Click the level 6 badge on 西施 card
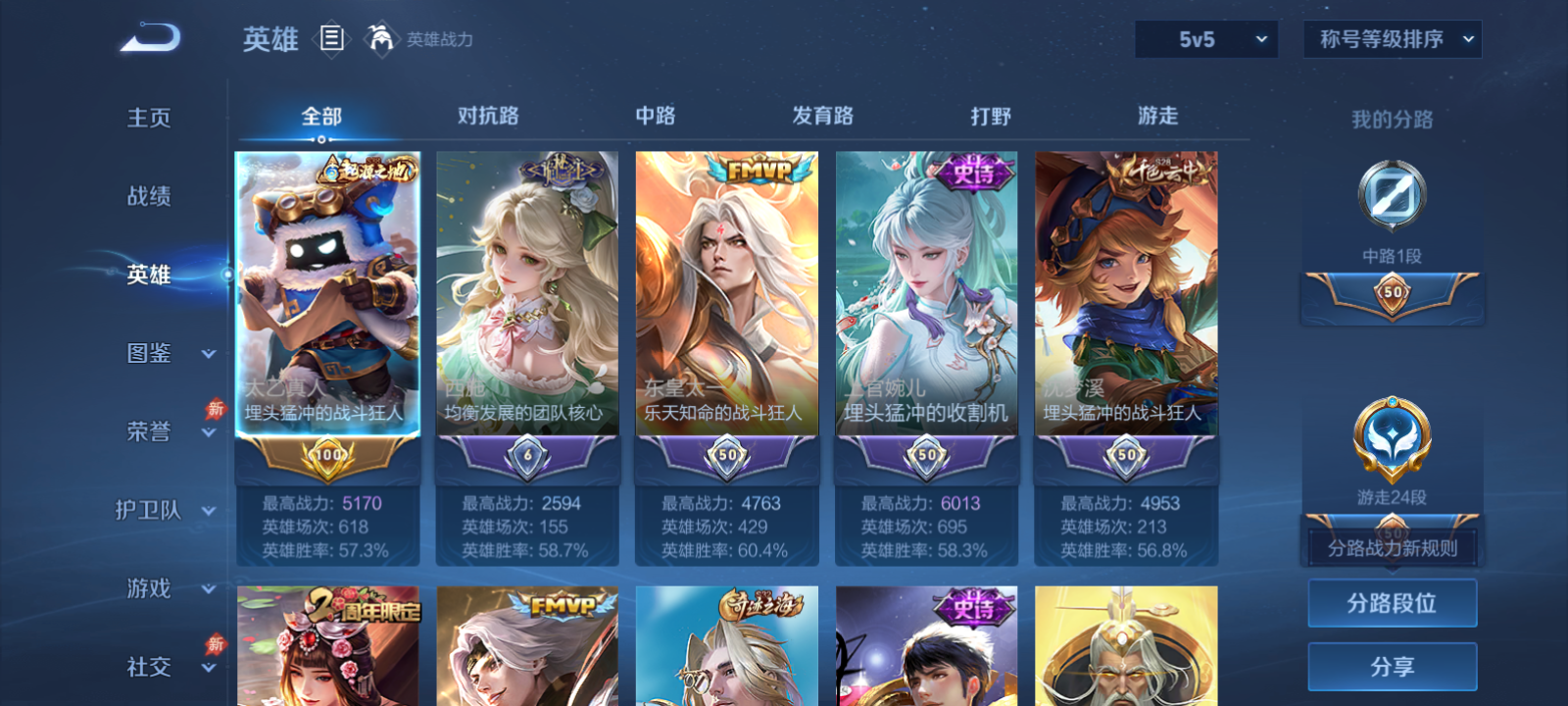Image resolution: width=1568 pixels, height=706 pixels. pos(525,454)
